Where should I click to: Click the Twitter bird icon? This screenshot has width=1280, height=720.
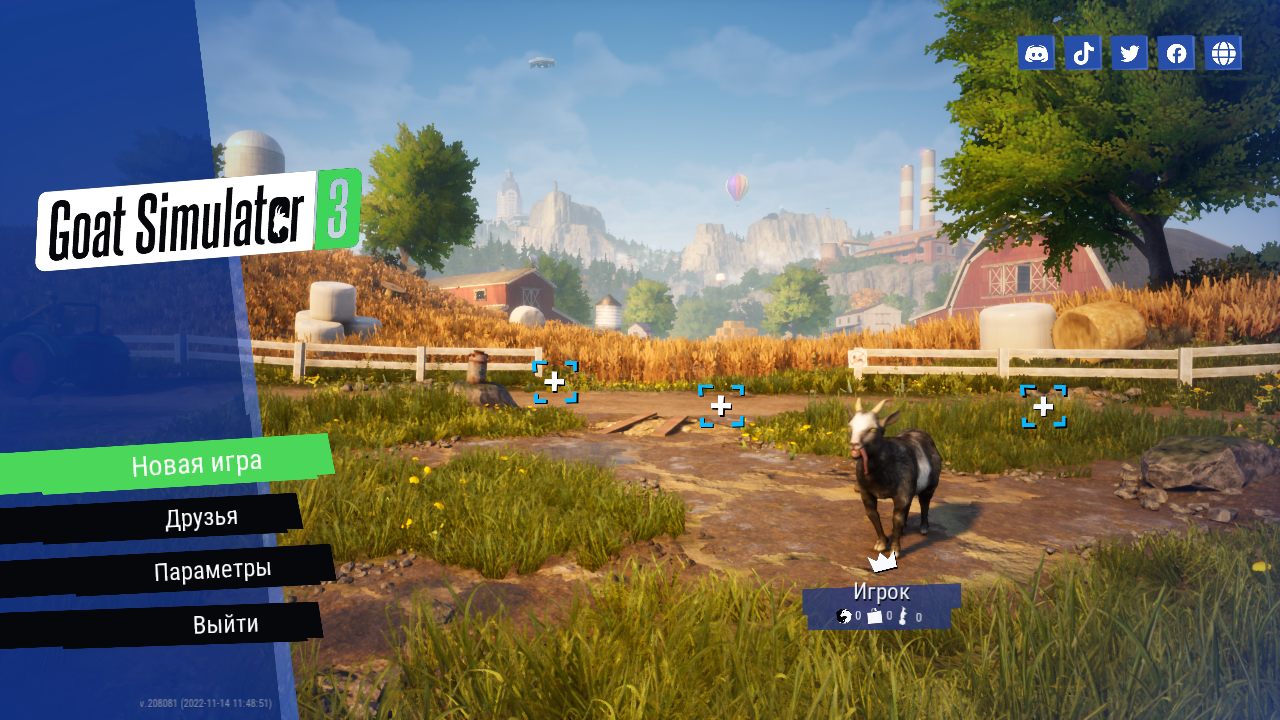[1129, 53]
